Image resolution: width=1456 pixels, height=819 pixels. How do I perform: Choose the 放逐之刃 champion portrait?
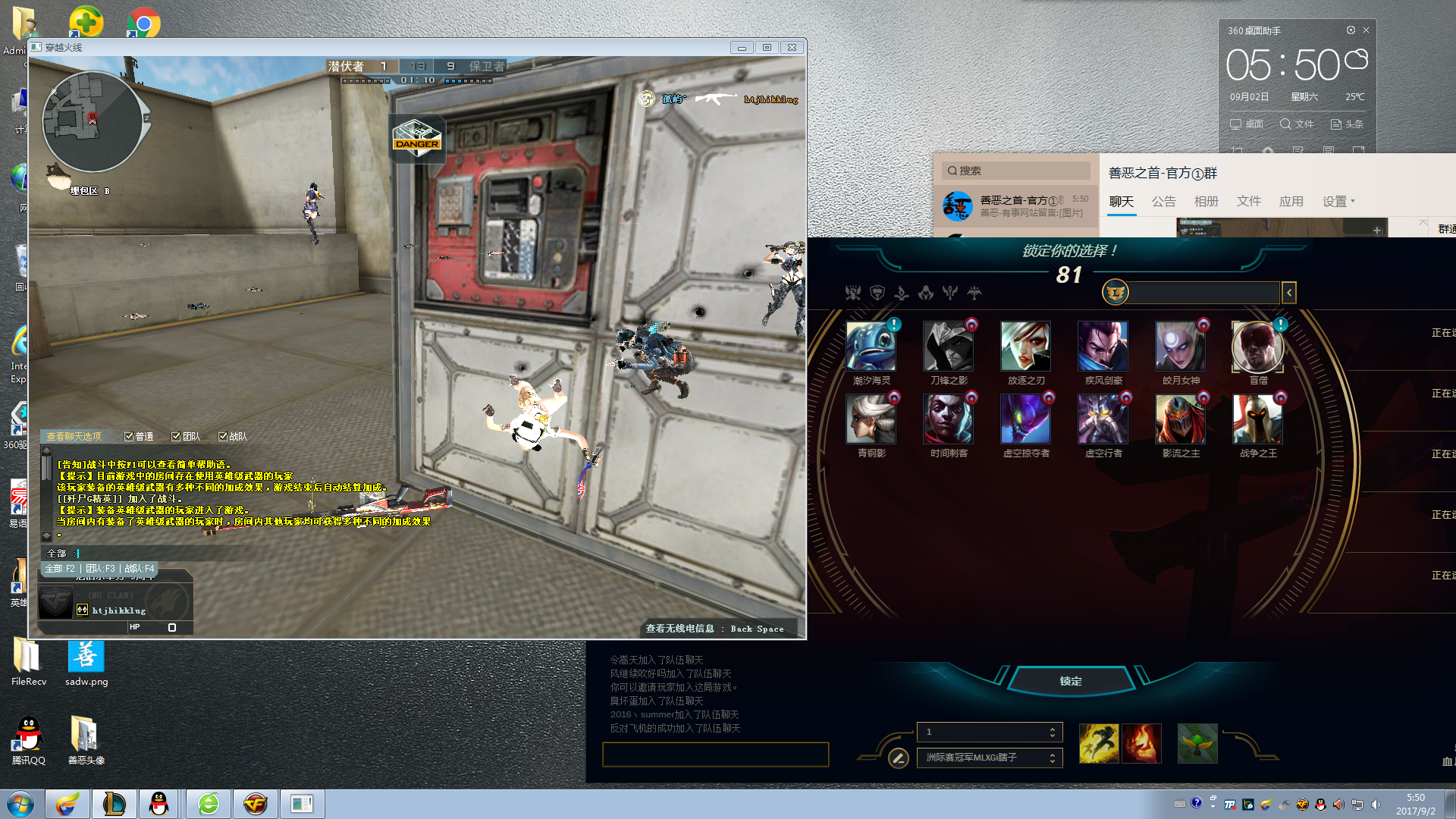tap(1025, 347)
